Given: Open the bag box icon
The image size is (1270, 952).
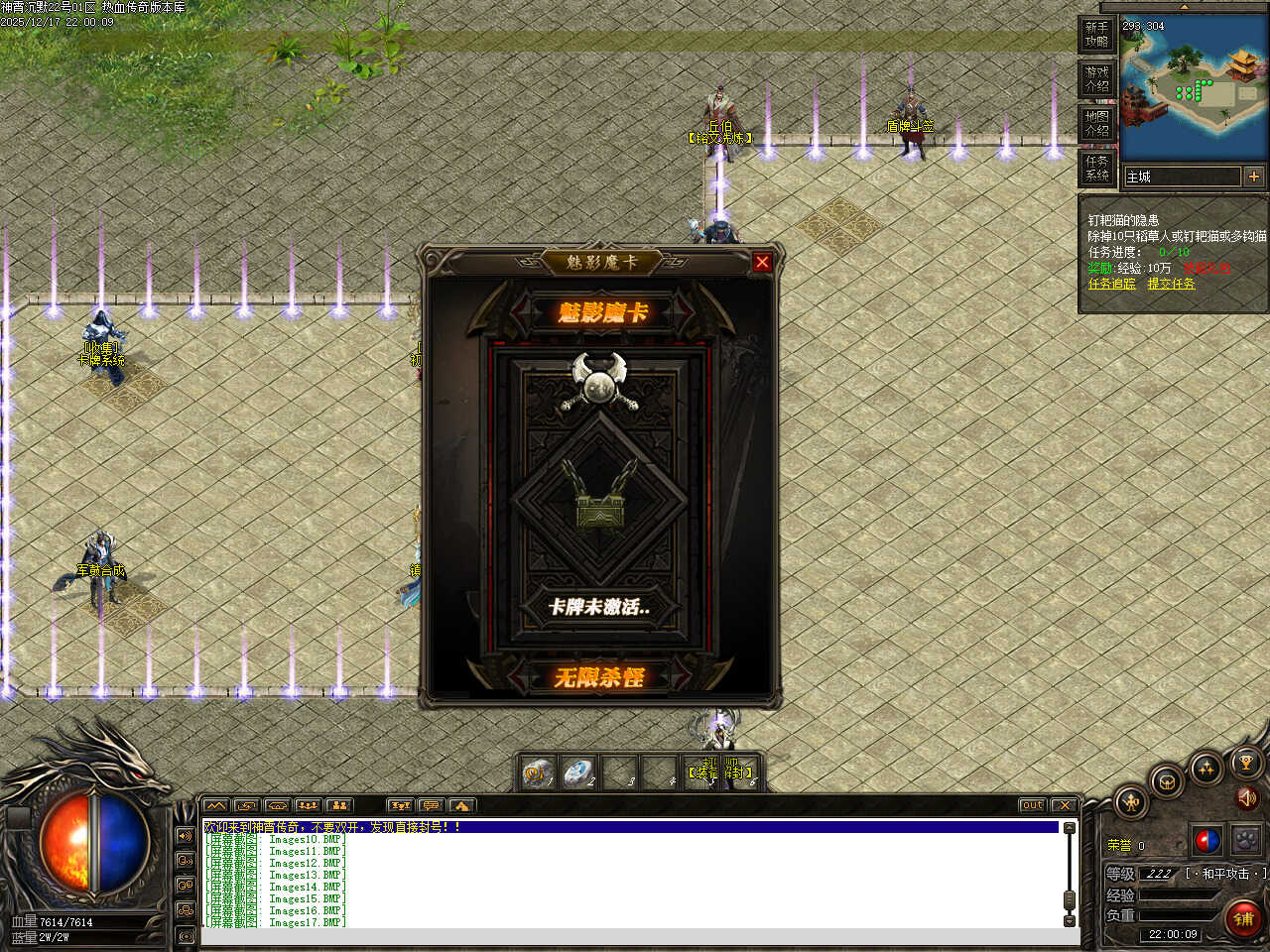Looking at the screenshot, I should [x=1168, y=781].
